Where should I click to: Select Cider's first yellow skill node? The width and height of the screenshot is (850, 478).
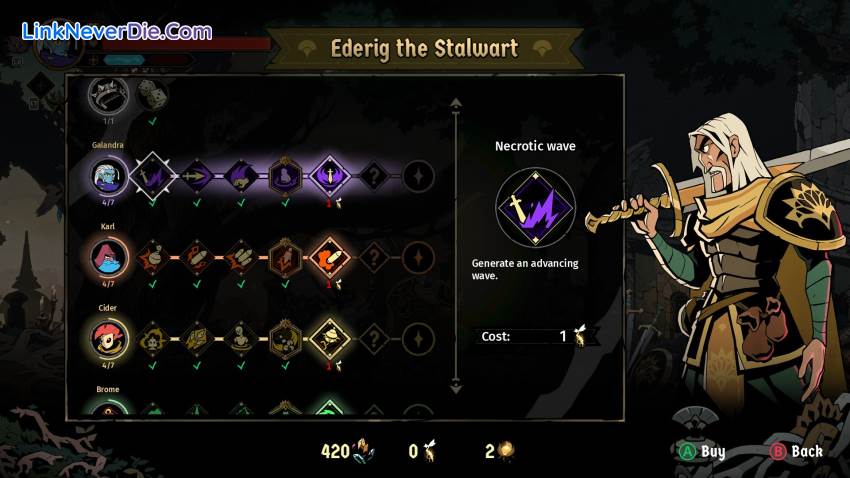coord(153,339)
